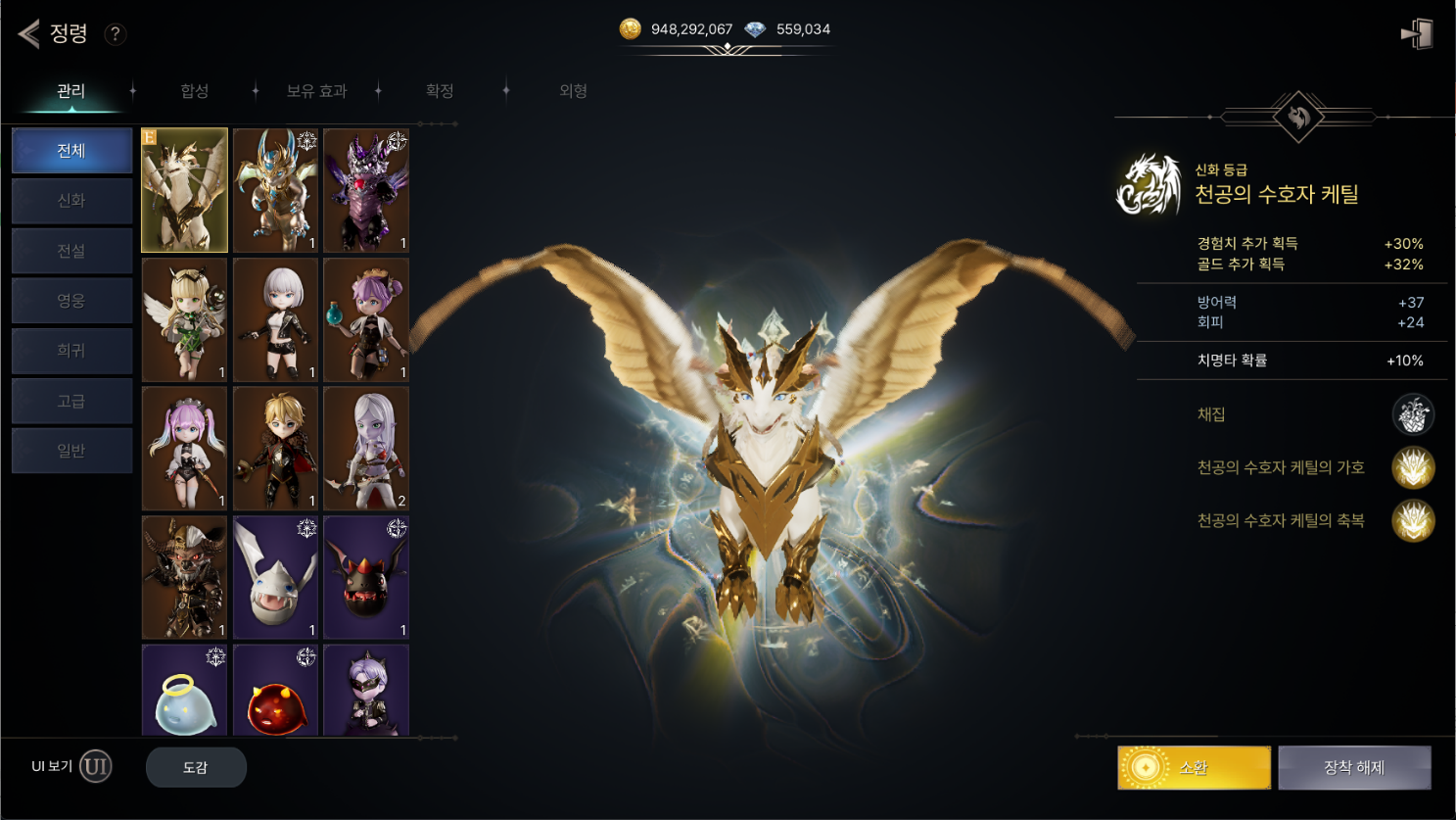Filter spirits by 전설 grade
The image size is (1456, 820).
(x=71, y=251)
